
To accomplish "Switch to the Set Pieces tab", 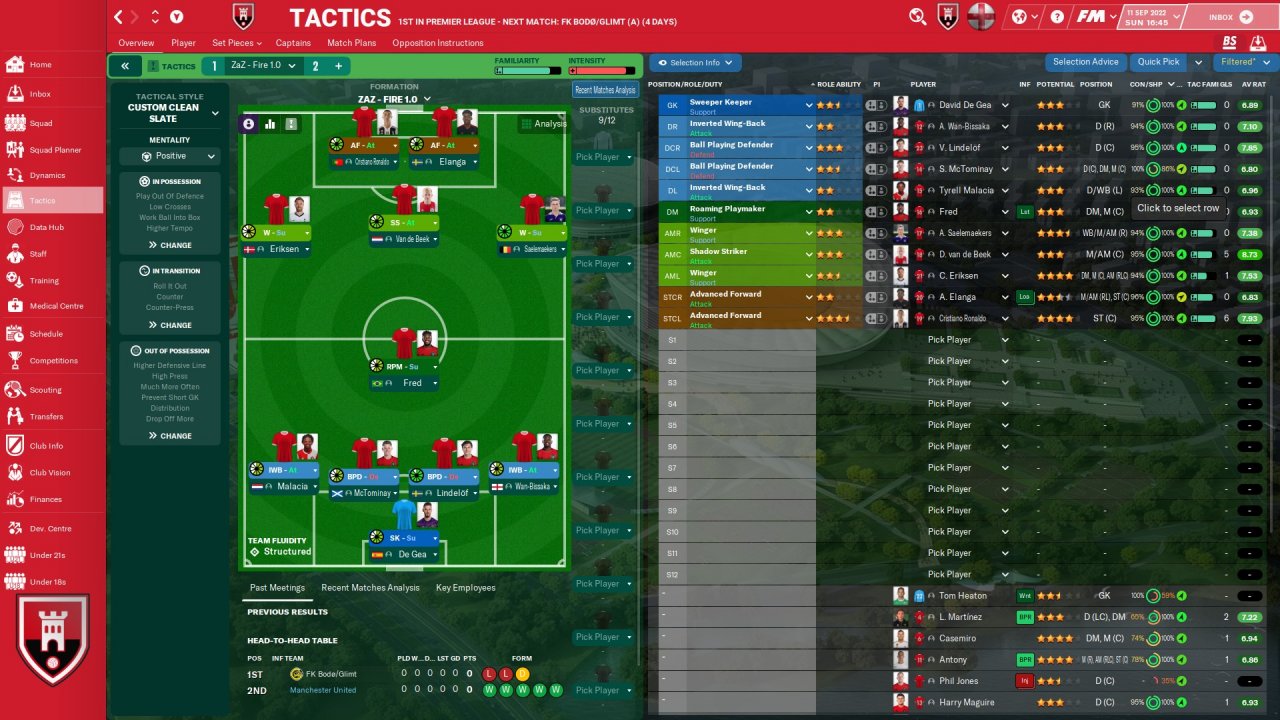I will coord(236,43).
